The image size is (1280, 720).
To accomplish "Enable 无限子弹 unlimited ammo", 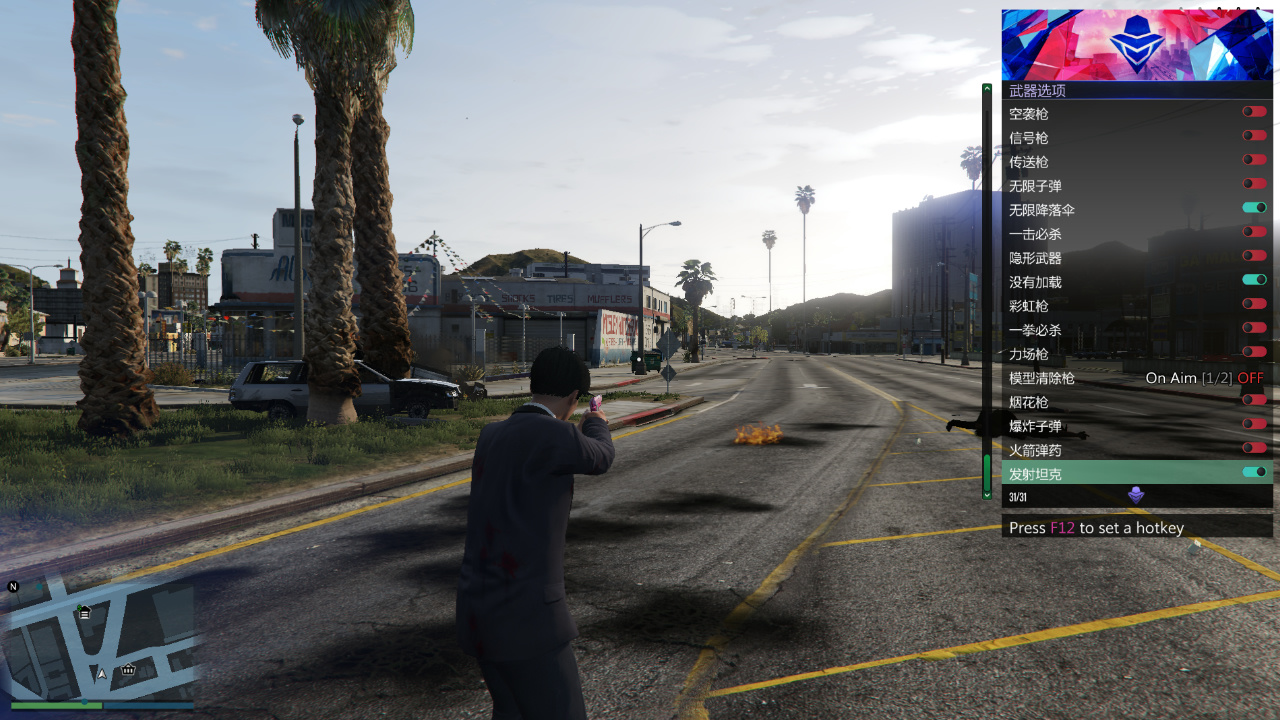I will [1254, 184].
